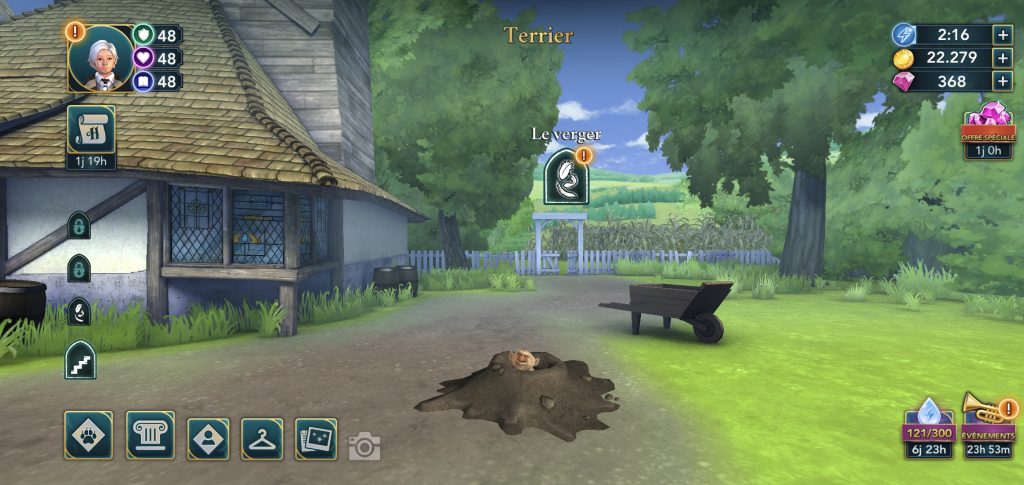Open the Événements trumpet menu

pos(988,422)
